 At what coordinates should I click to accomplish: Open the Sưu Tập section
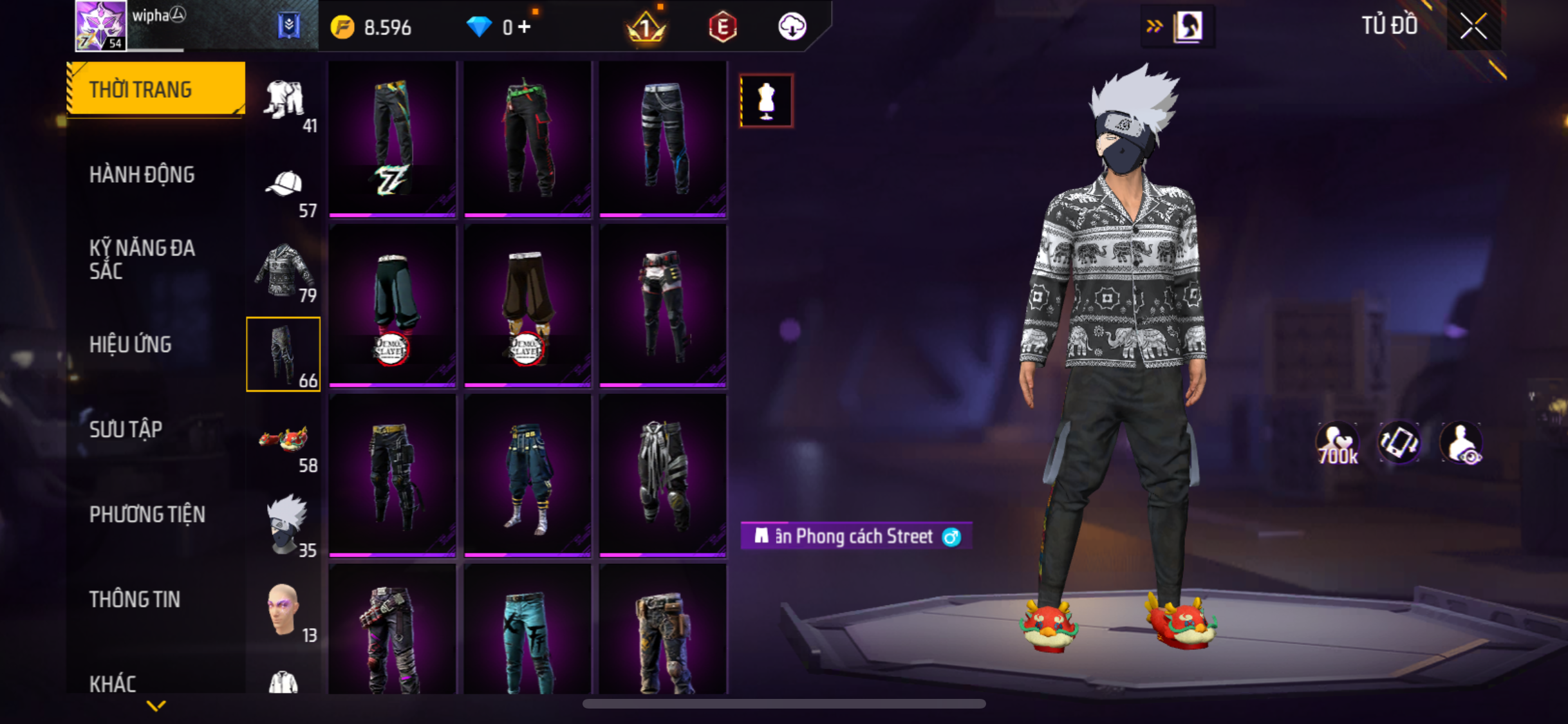126,429
